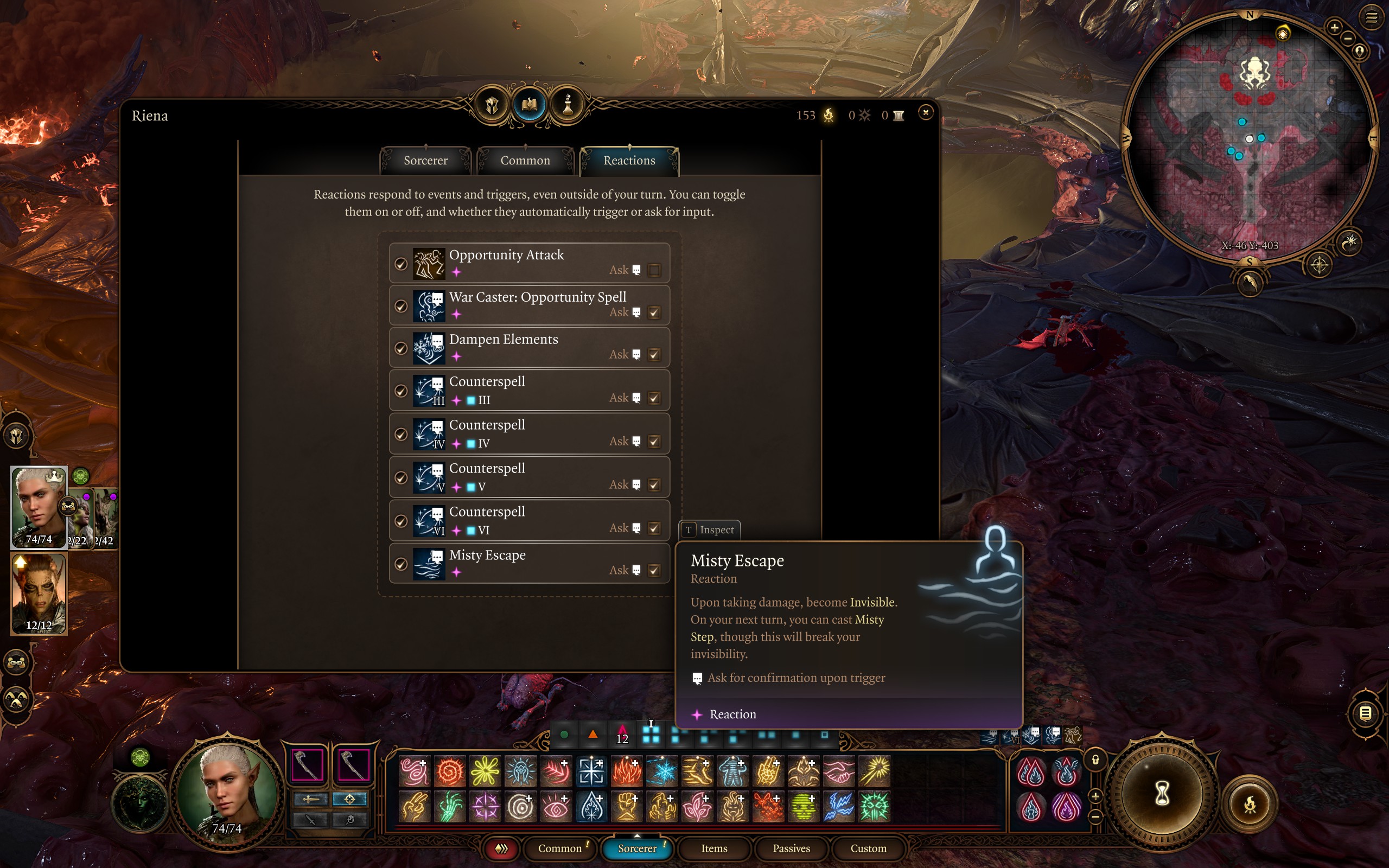The image size is (1389, 868).
Task: Select the Reactions tab
Action: tap(629, 161)
